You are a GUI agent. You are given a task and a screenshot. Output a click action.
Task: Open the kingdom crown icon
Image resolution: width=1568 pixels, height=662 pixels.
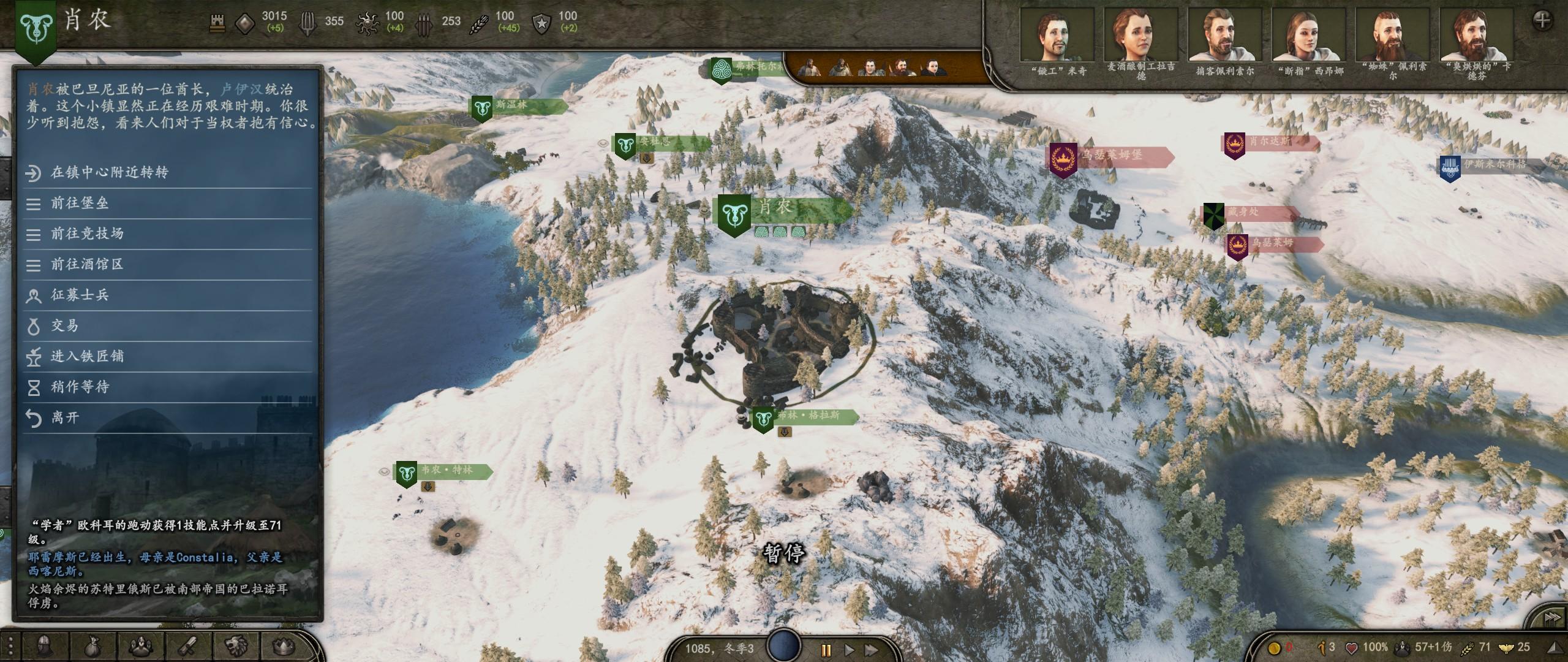tap(282, 646)
